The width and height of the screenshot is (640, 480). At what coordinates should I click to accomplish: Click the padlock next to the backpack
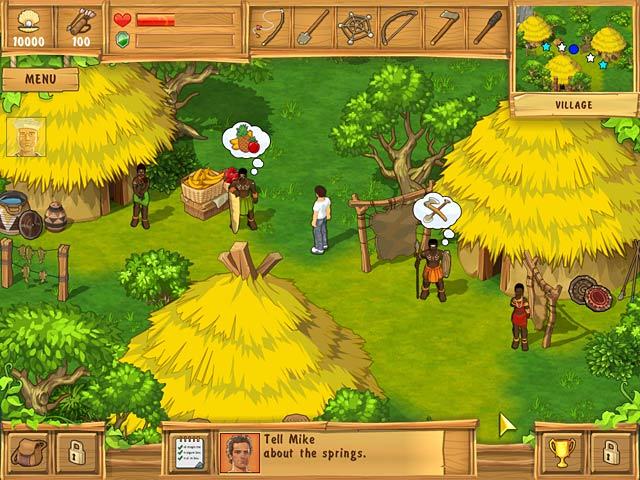tap(75, 452)
